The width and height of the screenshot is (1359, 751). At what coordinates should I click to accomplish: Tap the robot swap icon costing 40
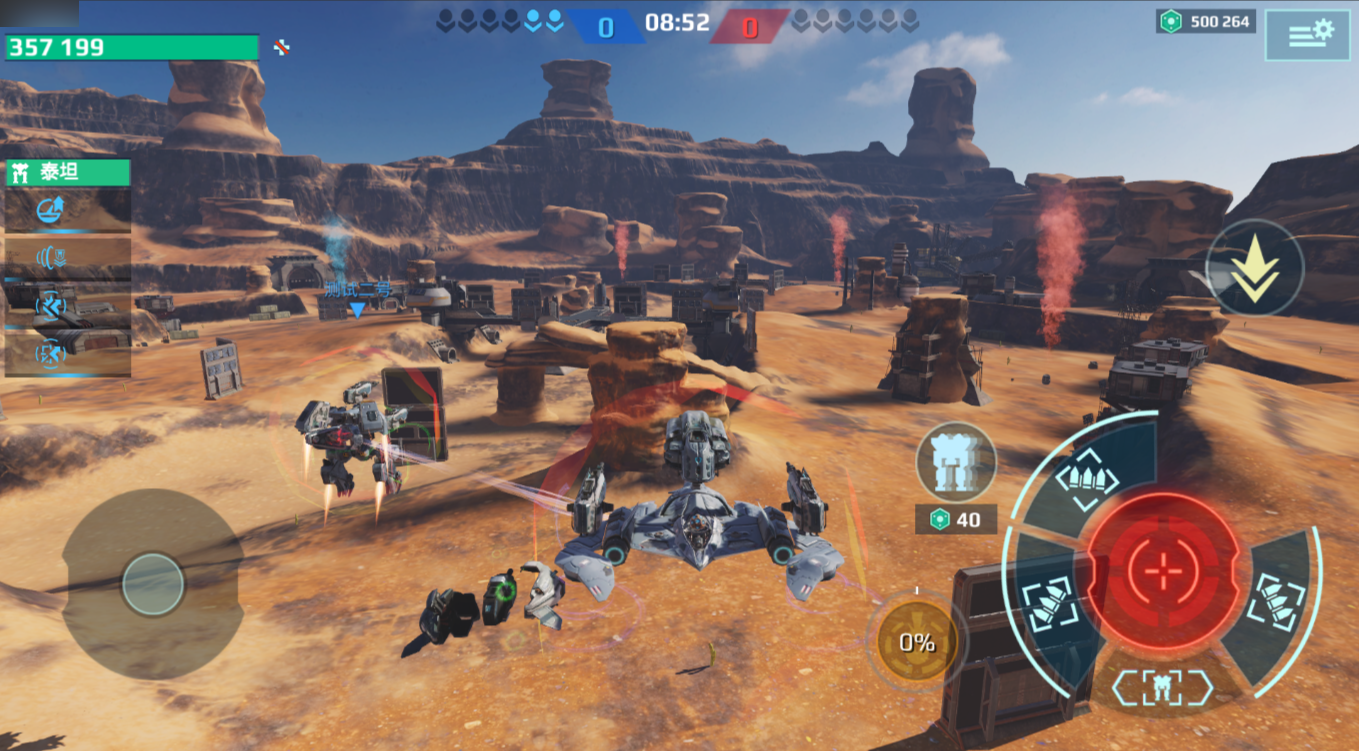click(956, 462)
